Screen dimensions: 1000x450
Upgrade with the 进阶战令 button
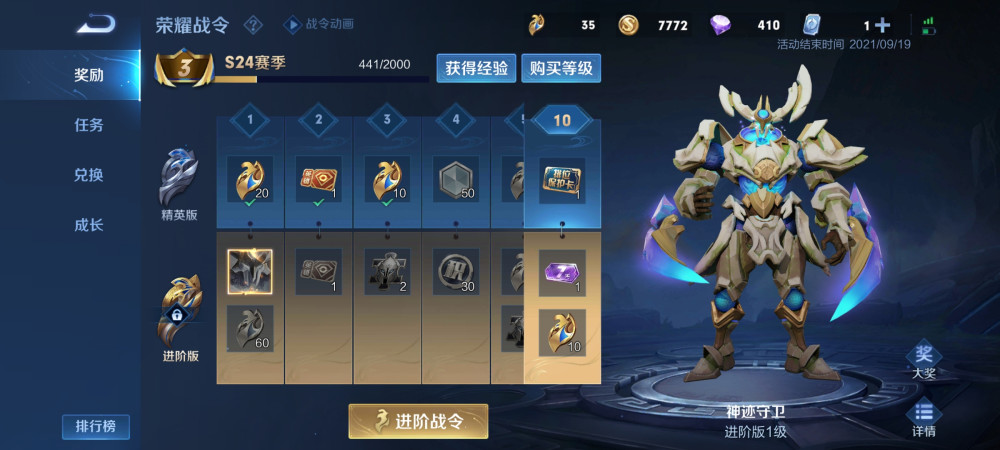click(x=418, y=421)
